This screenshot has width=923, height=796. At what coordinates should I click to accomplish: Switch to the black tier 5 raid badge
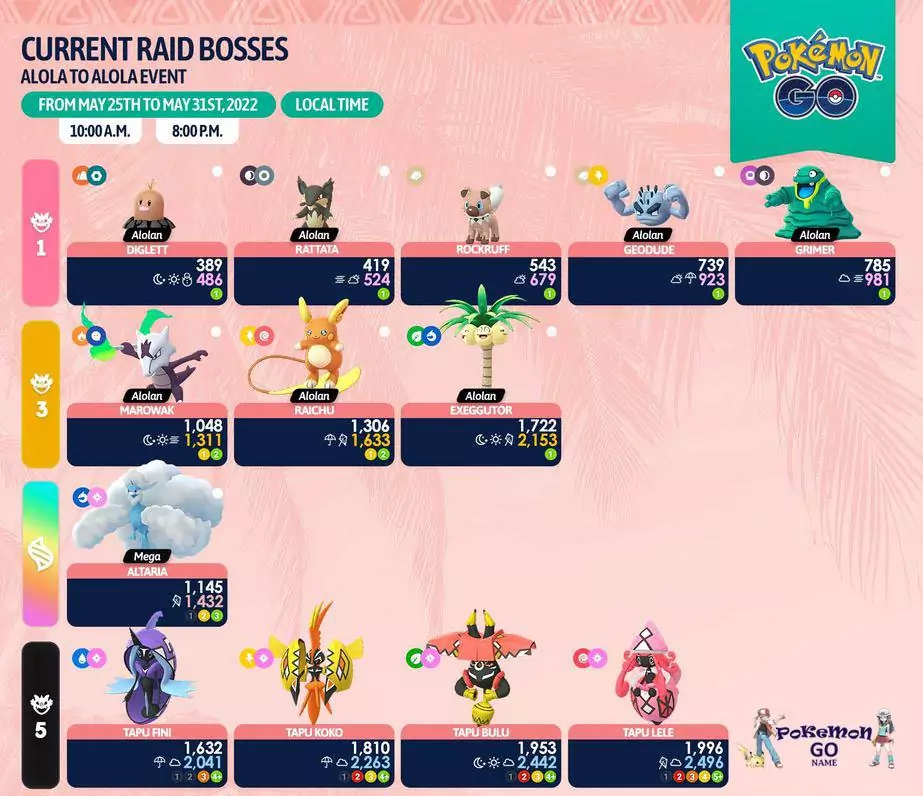tap(41, 718)
